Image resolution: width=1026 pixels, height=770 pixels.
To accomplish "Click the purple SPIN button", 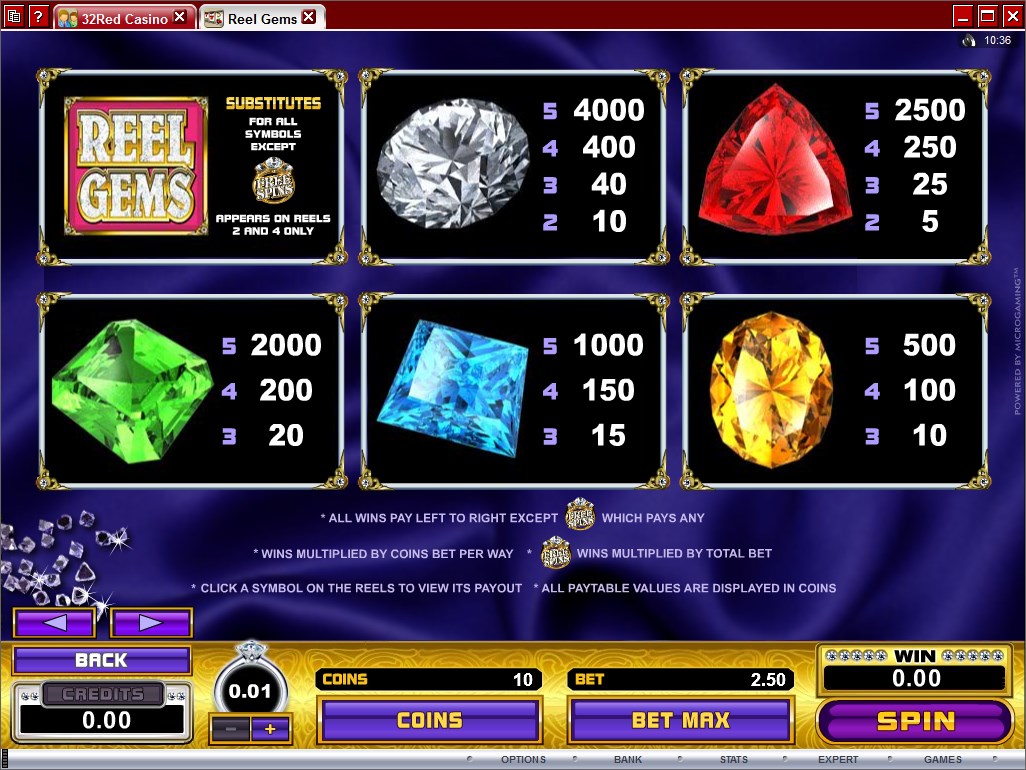I will 915,721.
